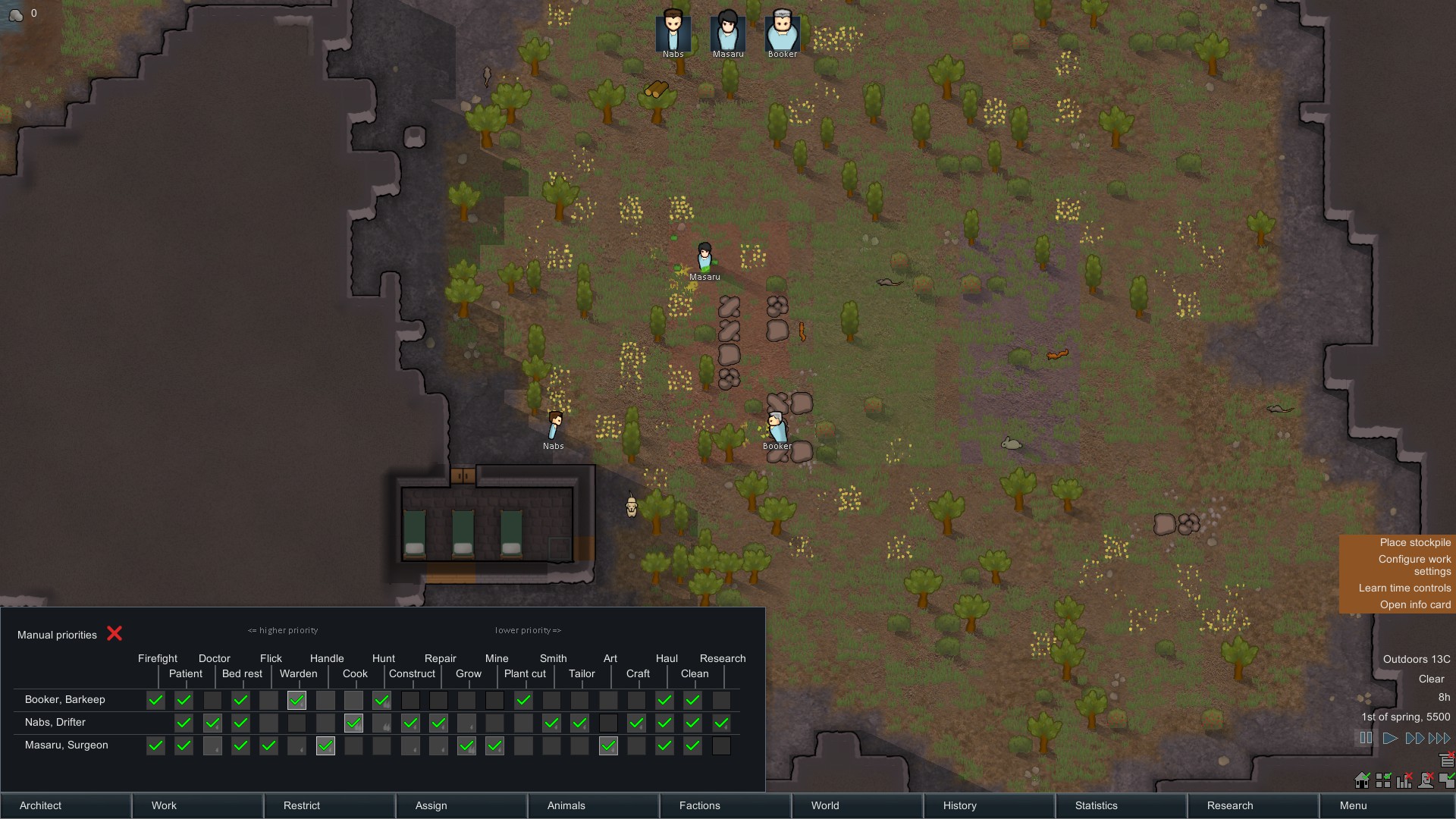The image size is (1456, 819).
Task: Select Nabs colonist portrait at top
Action: 673,31
